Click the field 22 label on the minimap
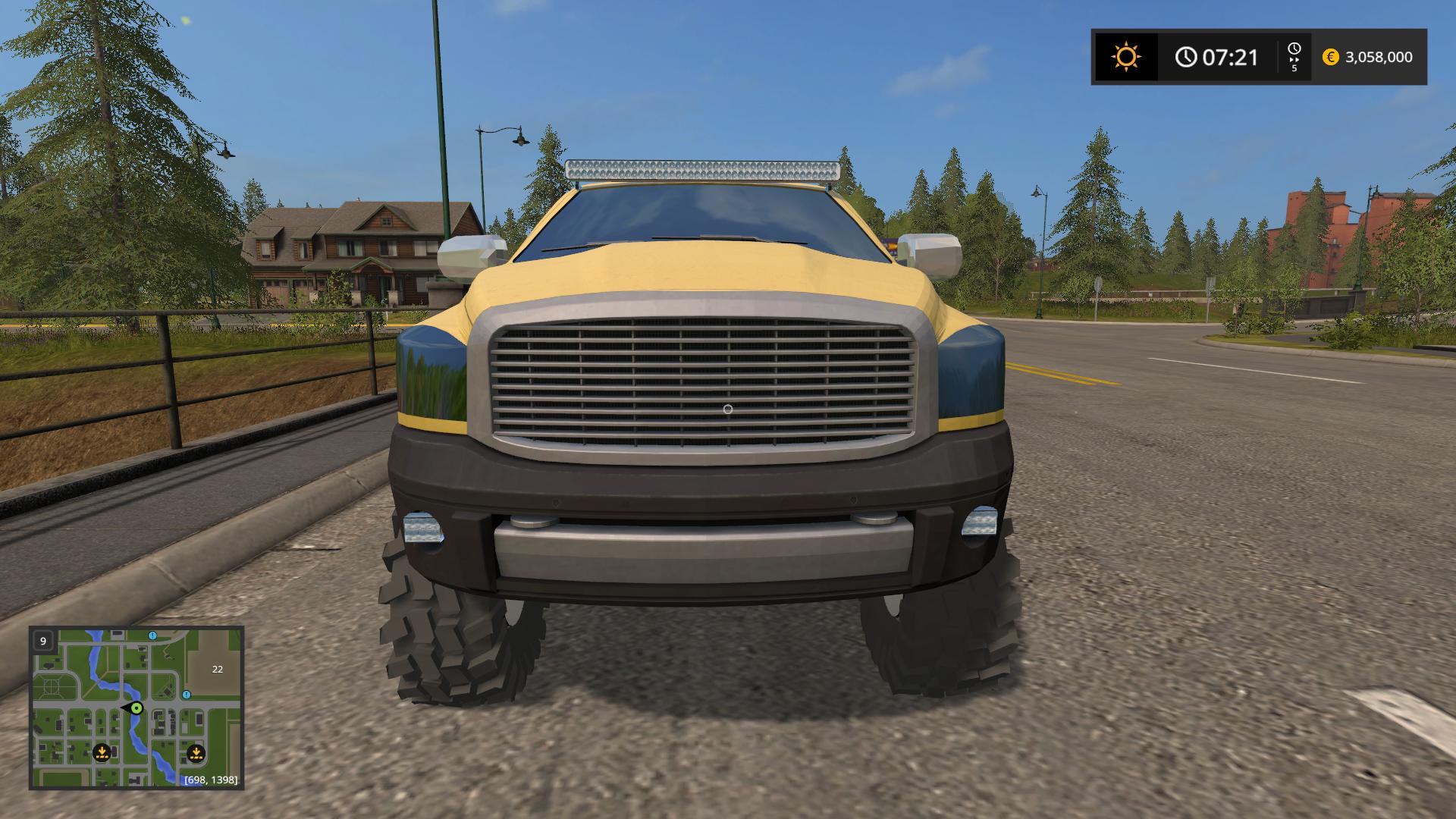This screenshot has width=1456, height=819. point(218,669)
